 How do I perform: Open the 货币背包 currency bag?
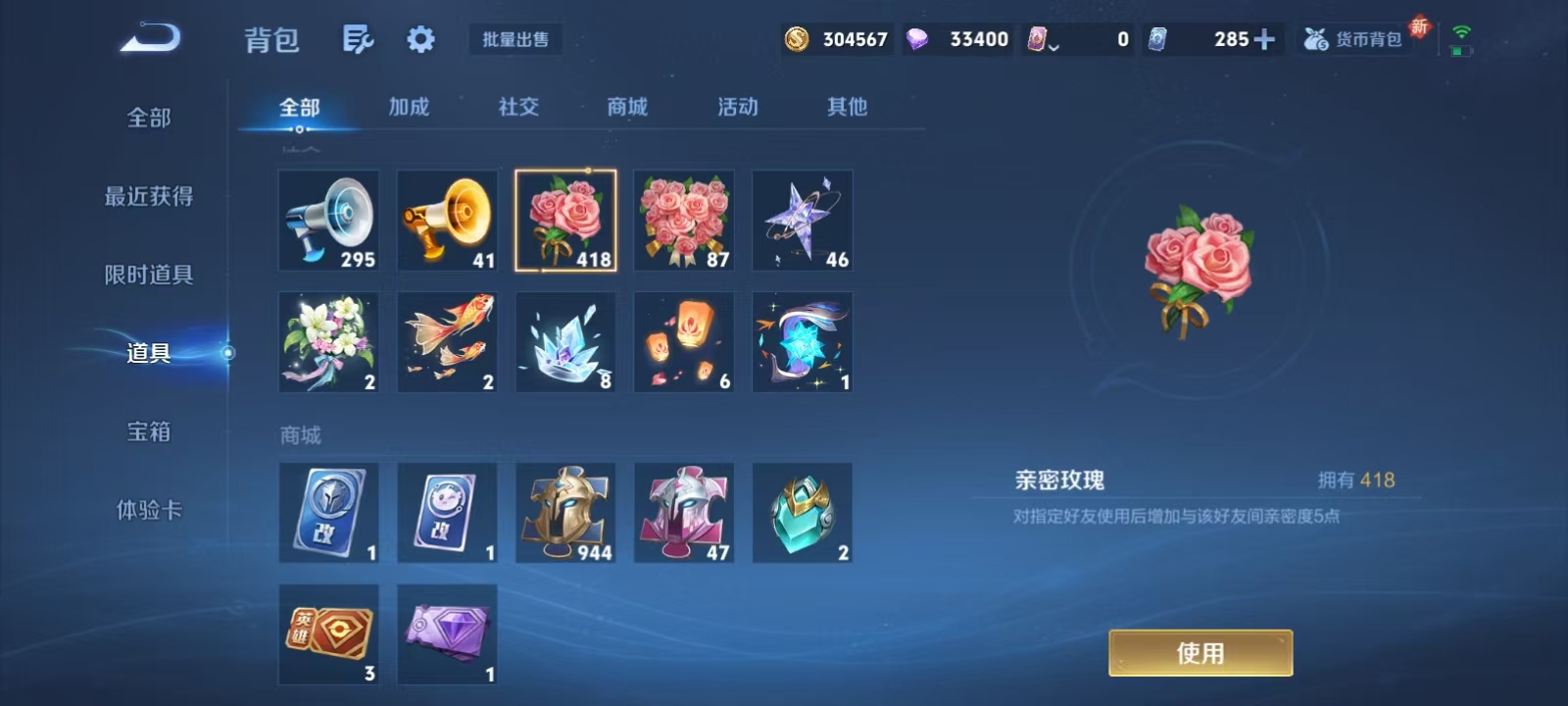pos(1354,39)
